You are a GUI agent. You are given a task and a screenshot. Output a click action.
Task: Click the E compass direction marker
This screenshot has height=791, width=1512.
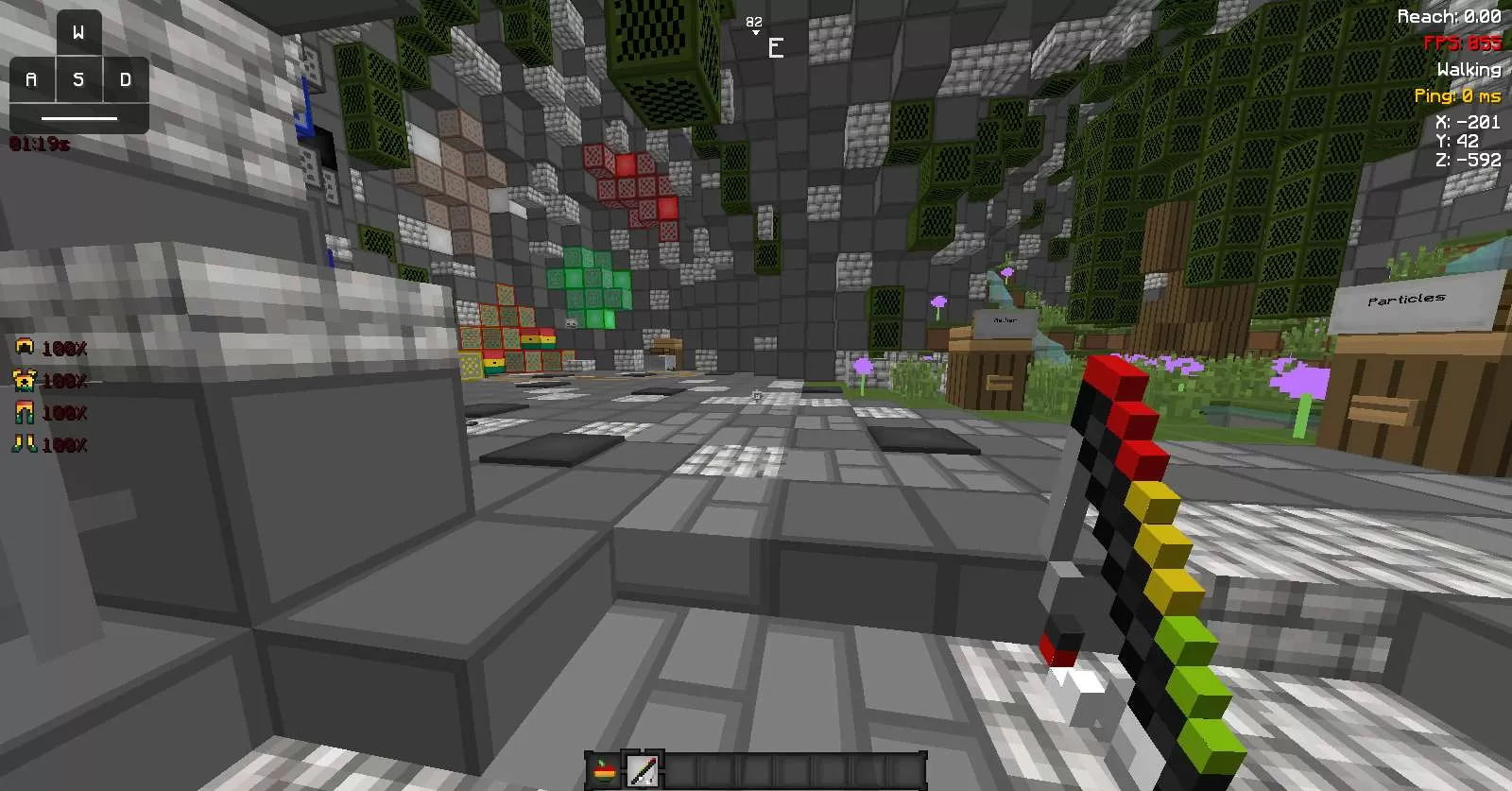pos(776,46)
